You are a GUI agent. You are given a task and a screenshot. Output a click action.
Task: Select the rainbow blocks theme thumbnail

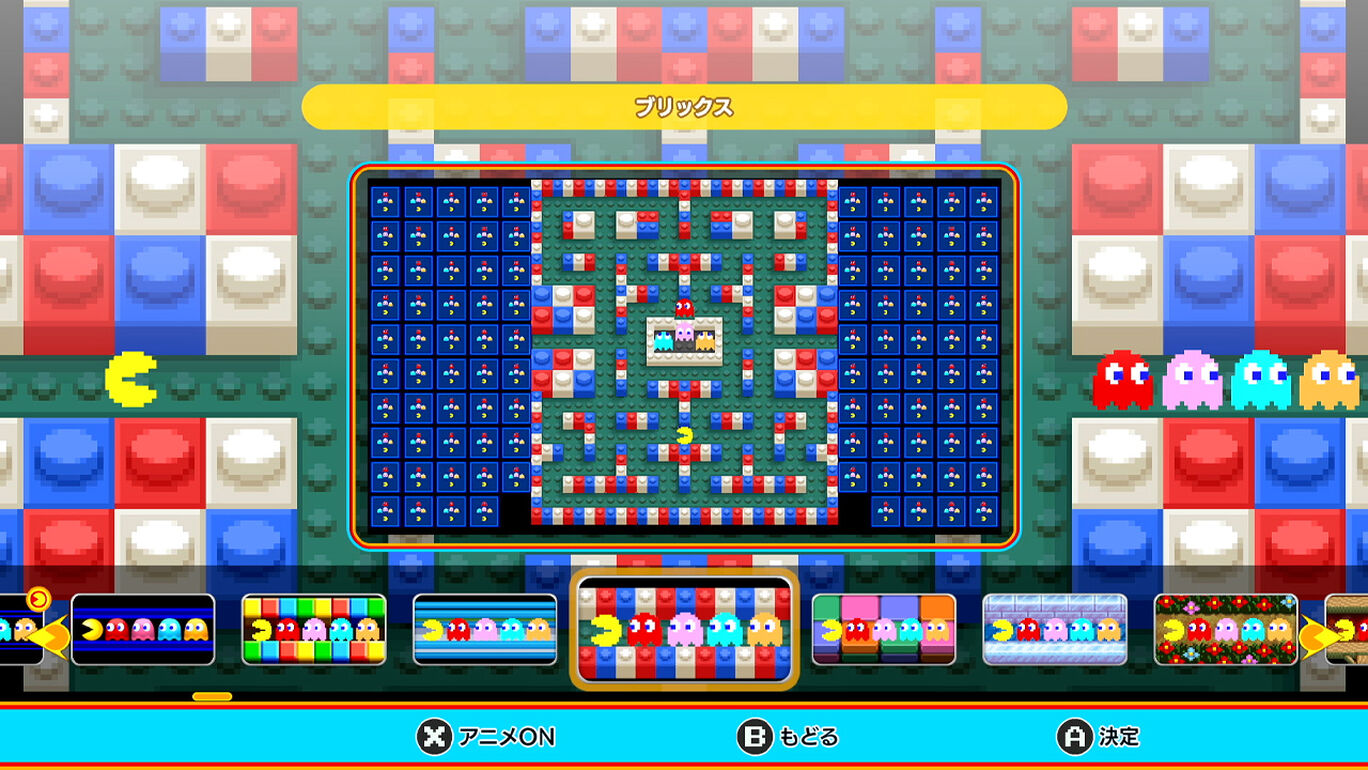315,632
